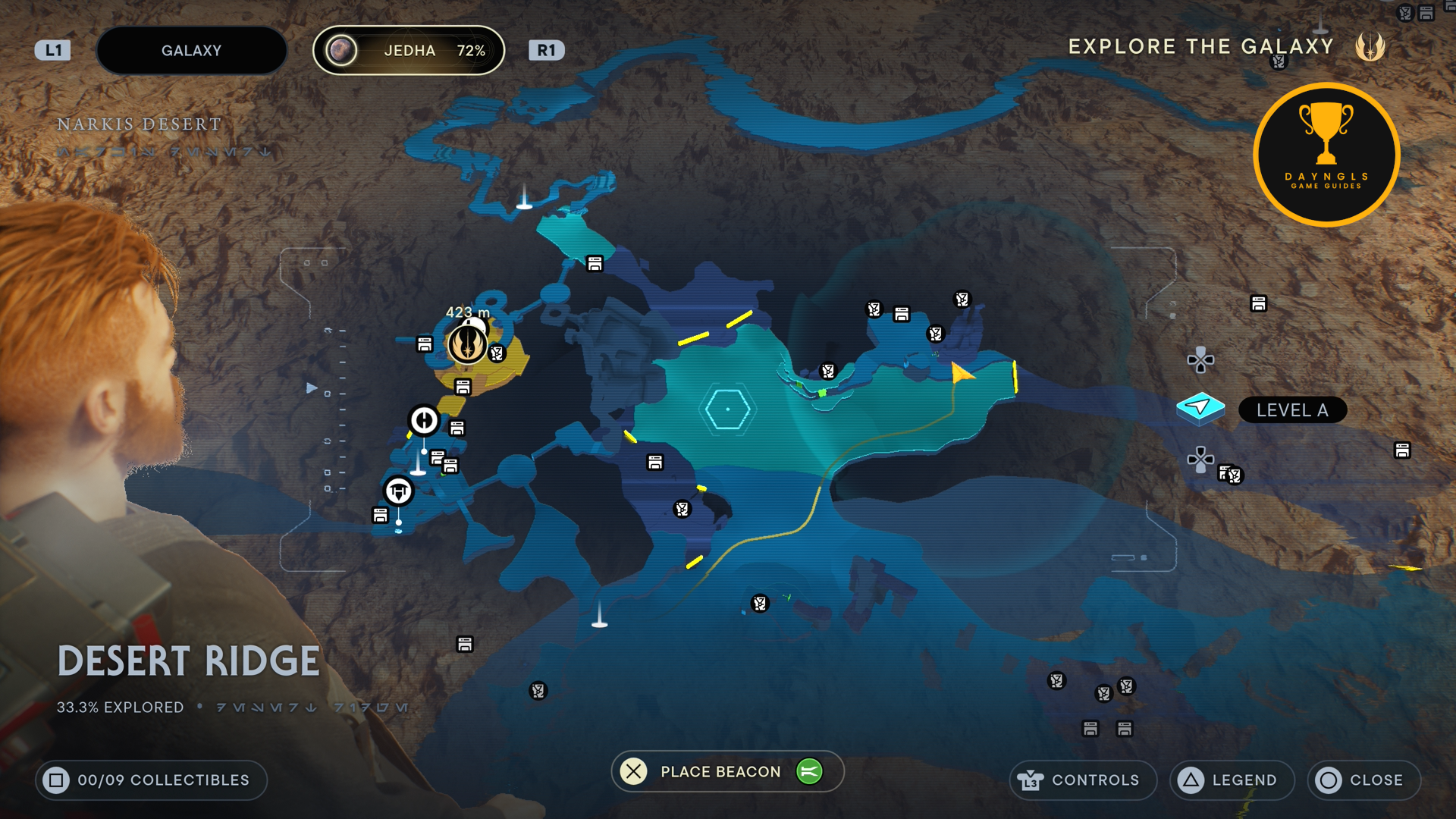Open the Galaxy map tab
Viewport: 1456px width, 819px height.
(x=191, y=51)
